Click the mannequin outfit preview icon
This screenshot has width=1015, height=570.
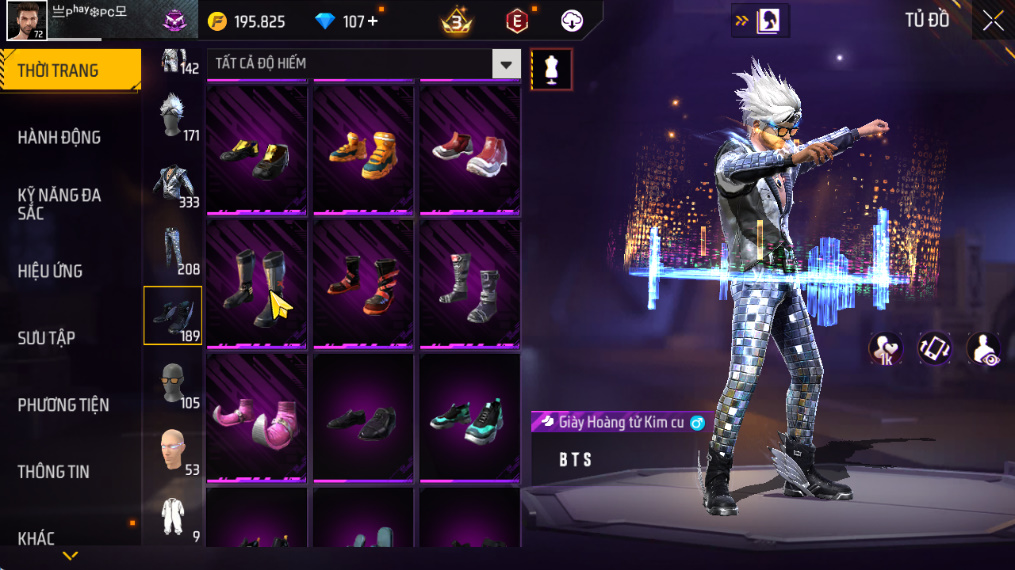pos(551,69)
